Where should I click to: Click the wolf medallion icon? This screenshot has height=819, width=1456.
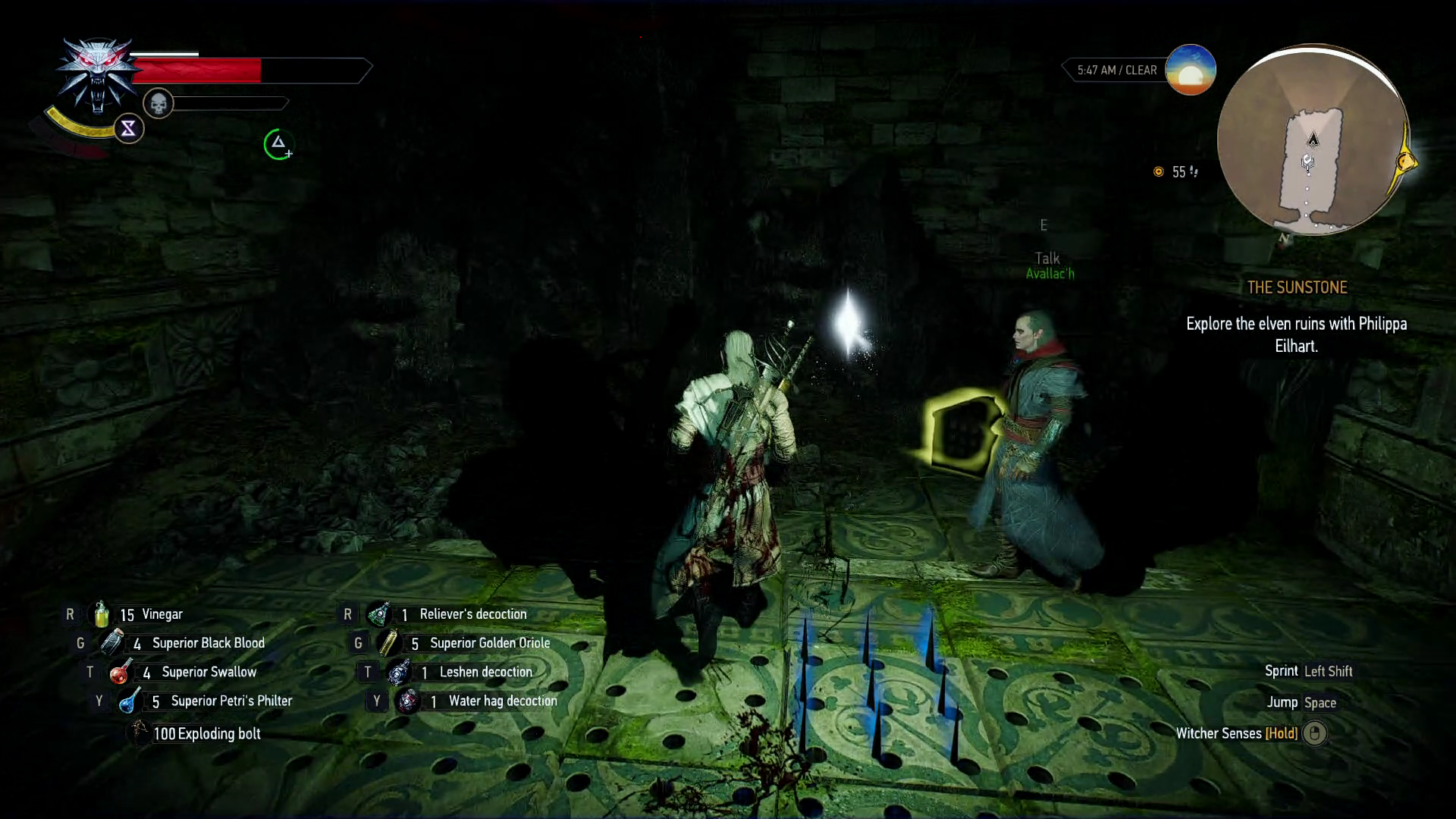[x=96, y=74]
